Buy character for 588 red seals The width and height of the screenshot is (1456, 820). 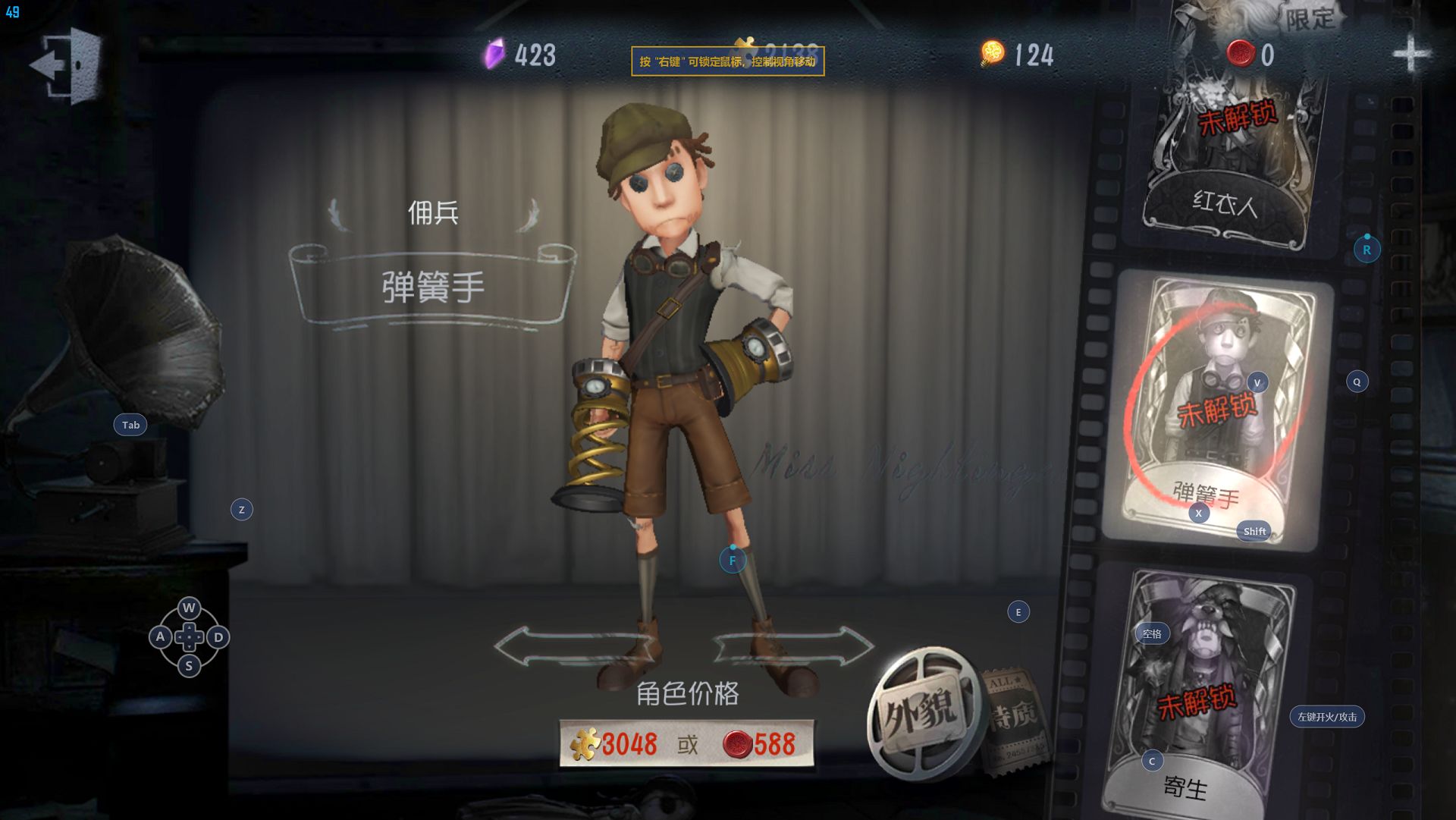click(760, 744)
